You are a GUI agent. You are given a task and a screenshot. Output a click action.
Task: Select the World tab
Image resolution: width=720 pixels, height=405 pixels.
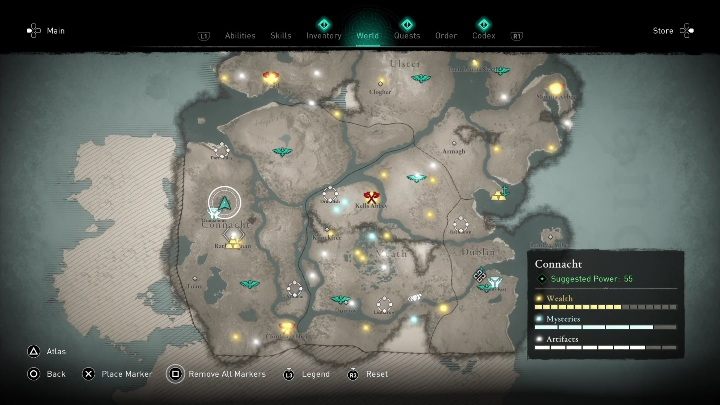coord(367,35)
